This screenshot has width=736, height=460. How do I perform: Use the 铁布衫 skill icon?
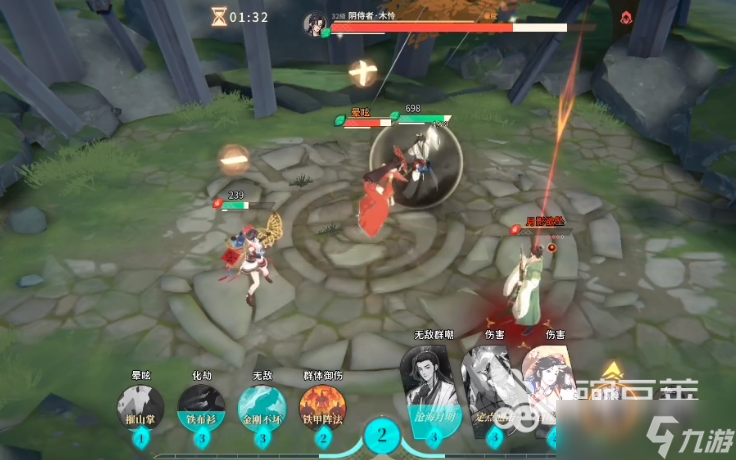coord(201,407)
